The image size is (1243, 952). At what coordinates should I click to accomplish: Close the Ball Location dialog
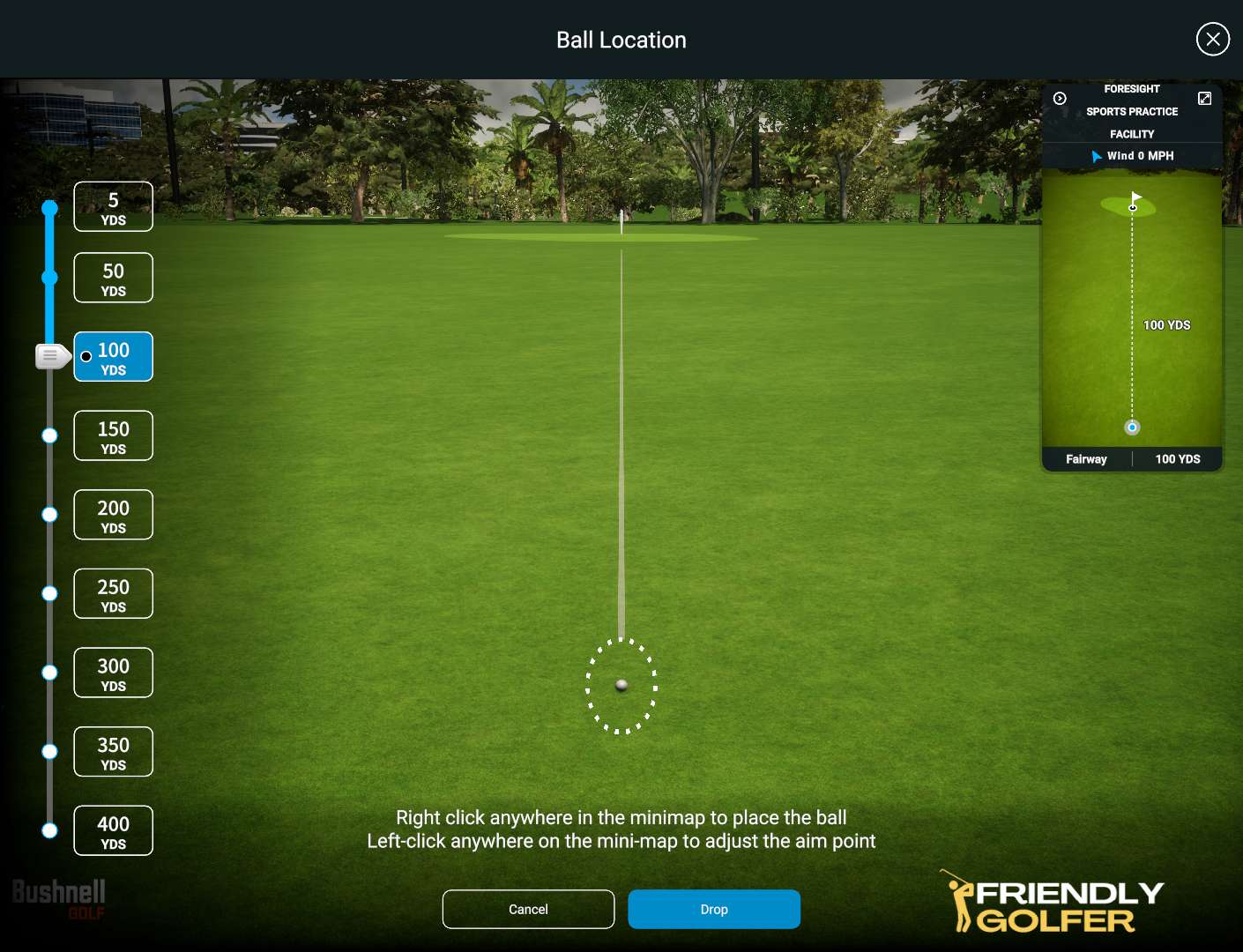[1212, 39]
